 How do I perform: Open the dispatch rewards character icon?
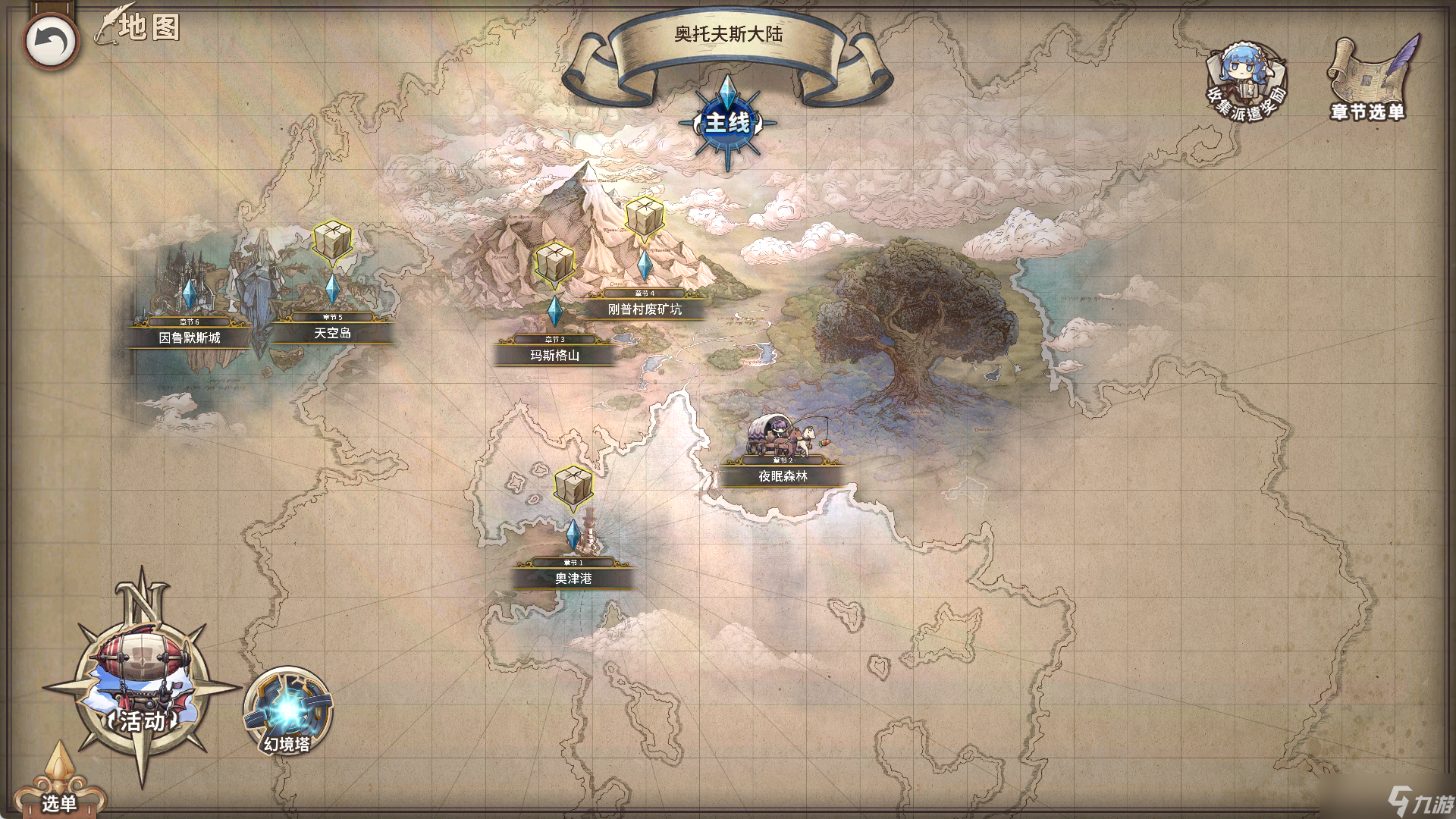[x=1245, y=80]
